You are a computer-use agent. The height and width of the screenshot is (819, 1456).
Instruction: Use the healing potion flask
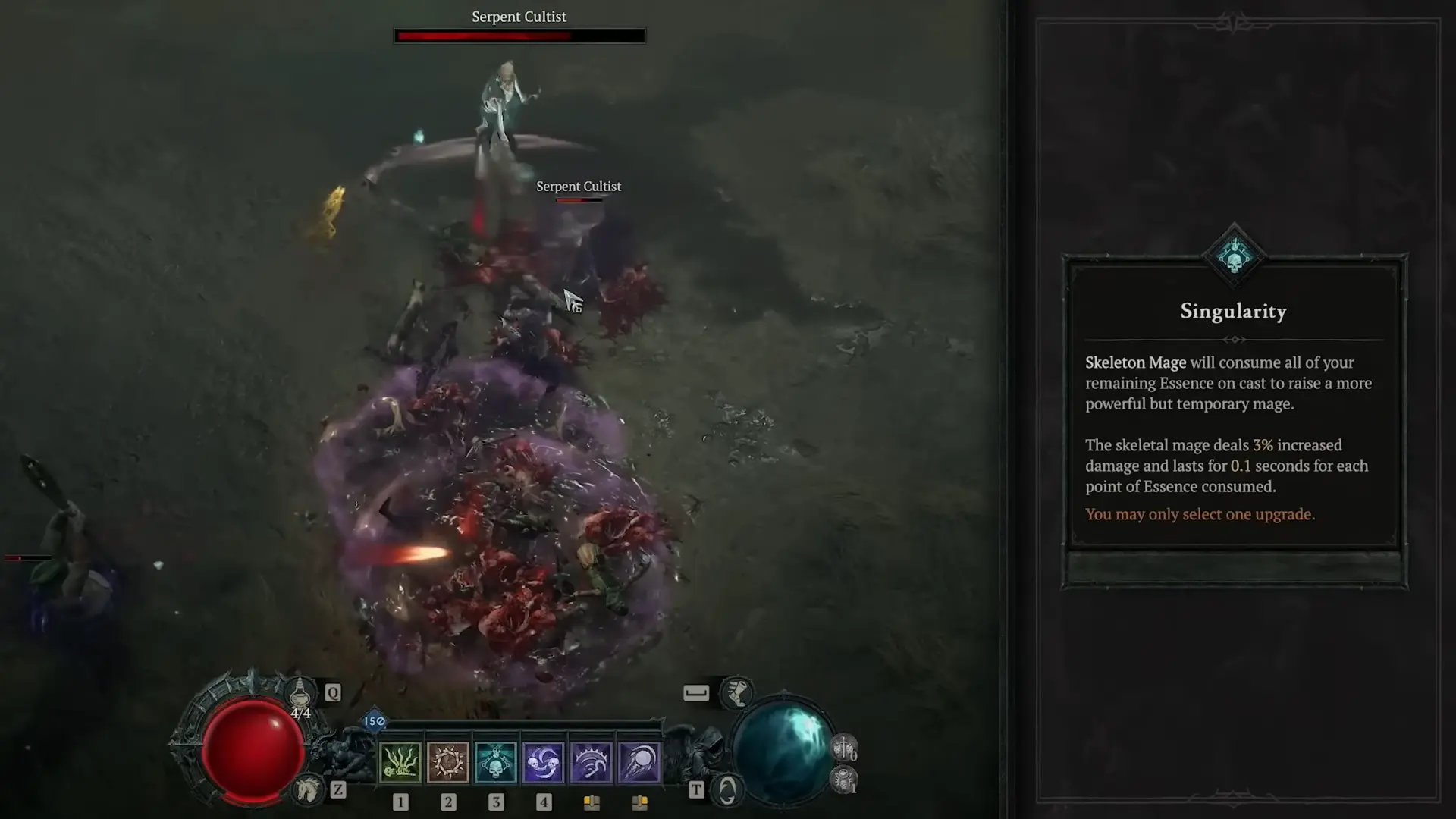click(x=300, y=692)
